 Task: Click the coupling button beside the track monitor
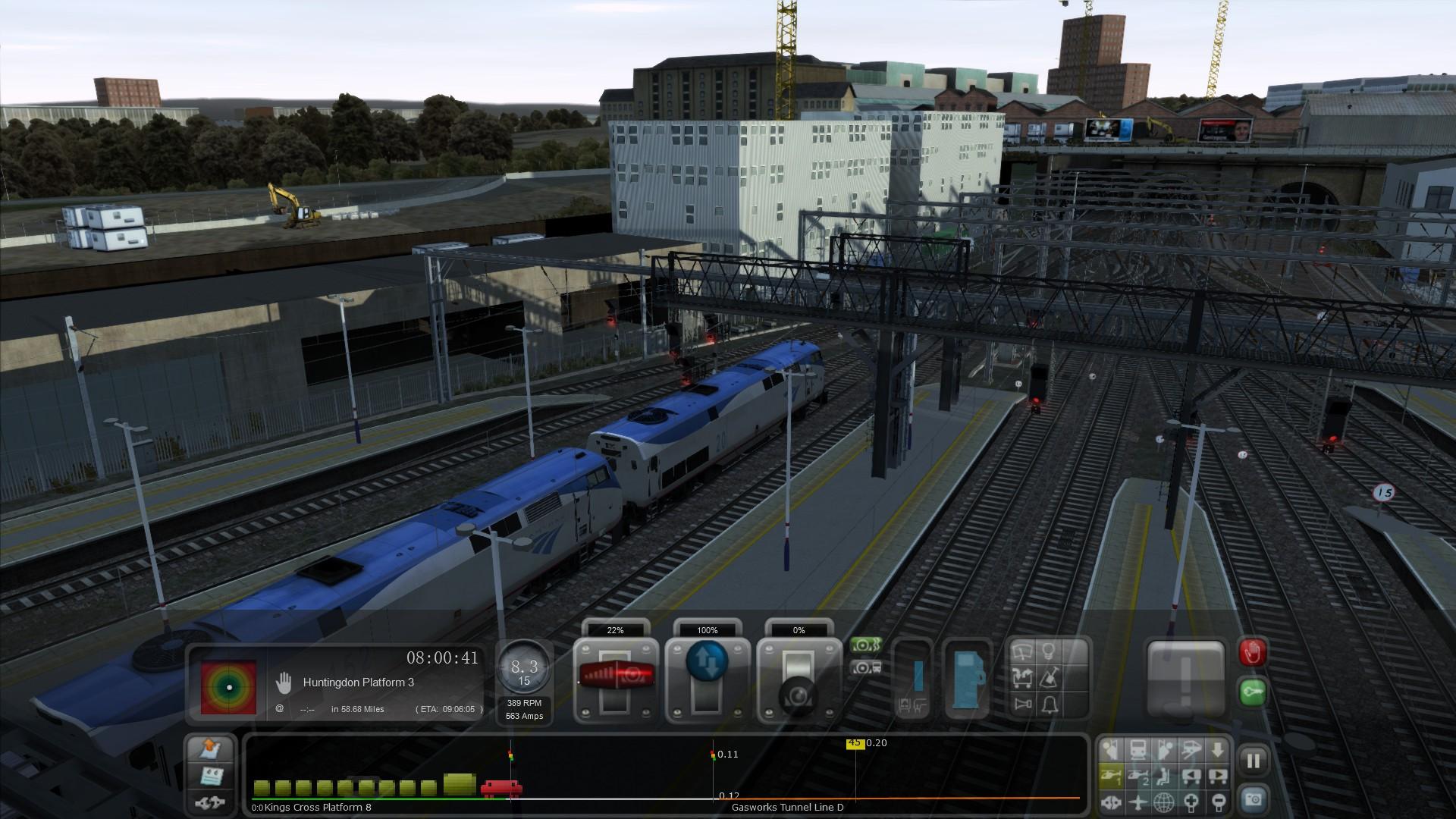tap(211, 802)
